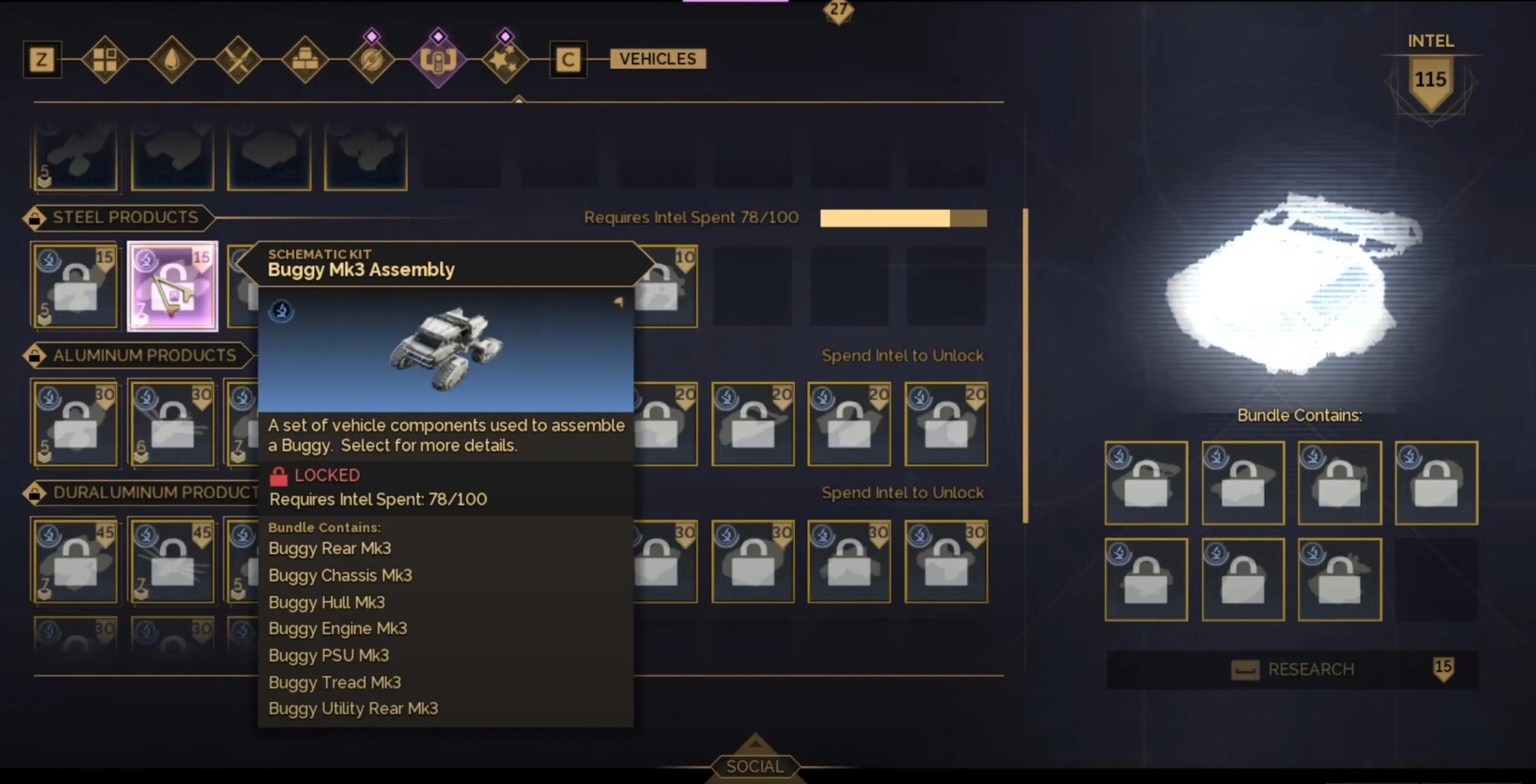Open the water drop liquids category icon

171,60
